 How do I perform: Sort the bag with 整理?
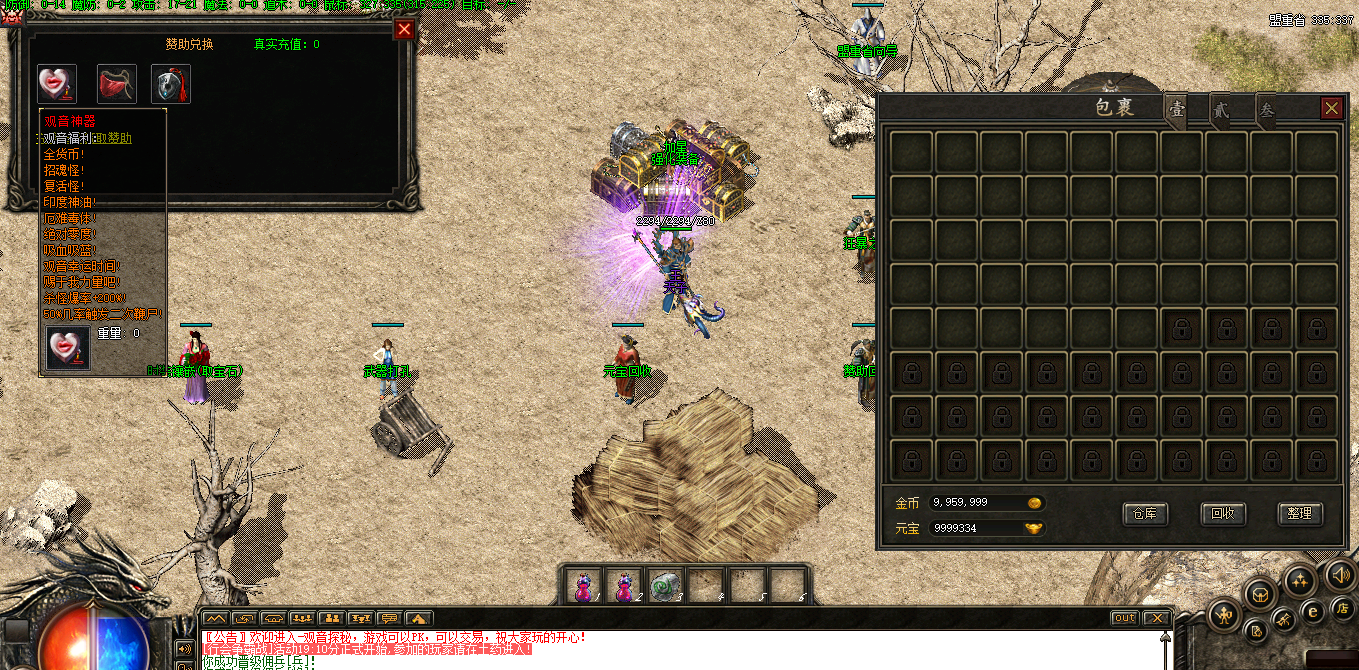1300,514
